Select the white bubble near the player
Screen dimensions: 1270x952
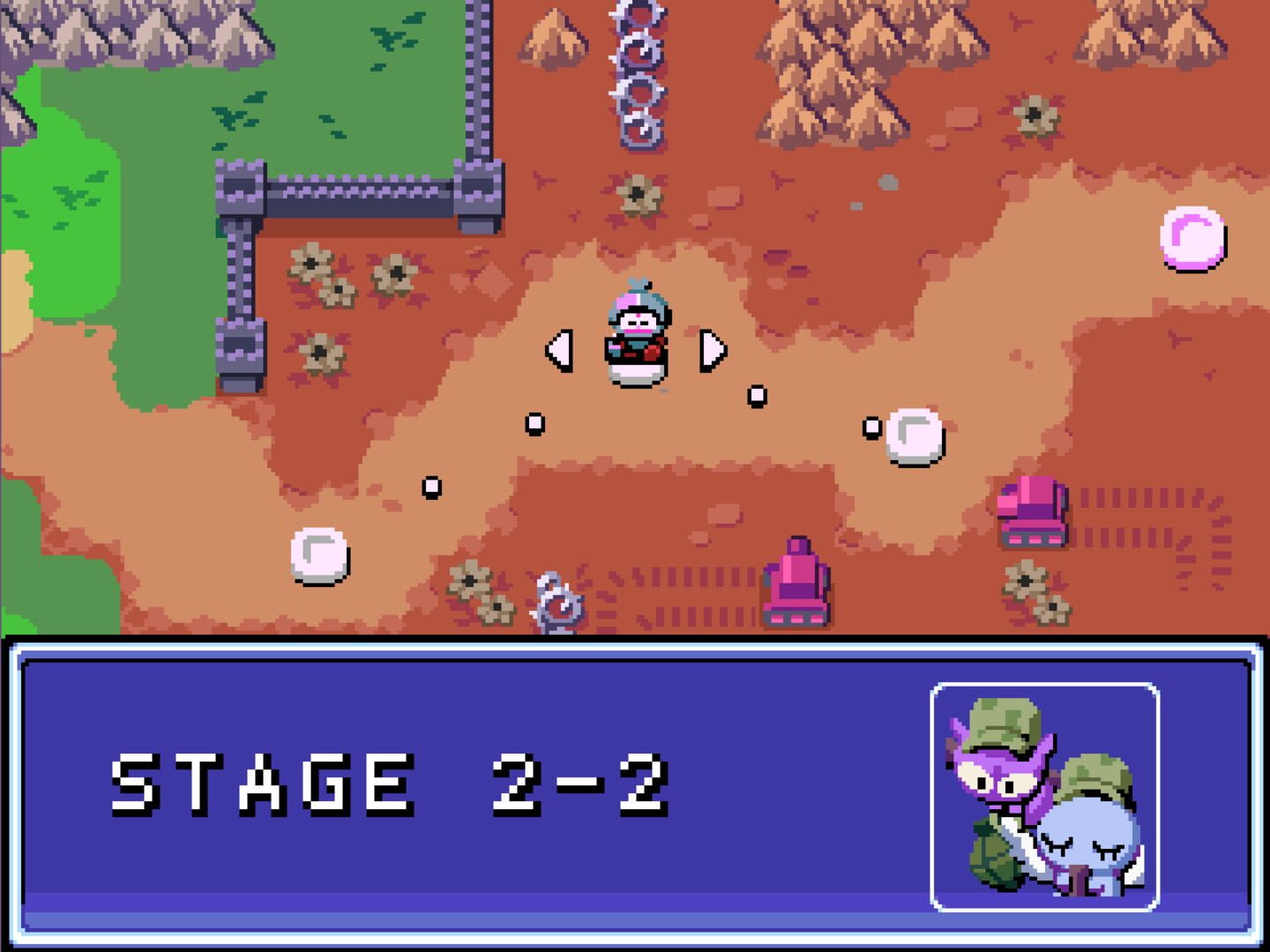point(913,439)
